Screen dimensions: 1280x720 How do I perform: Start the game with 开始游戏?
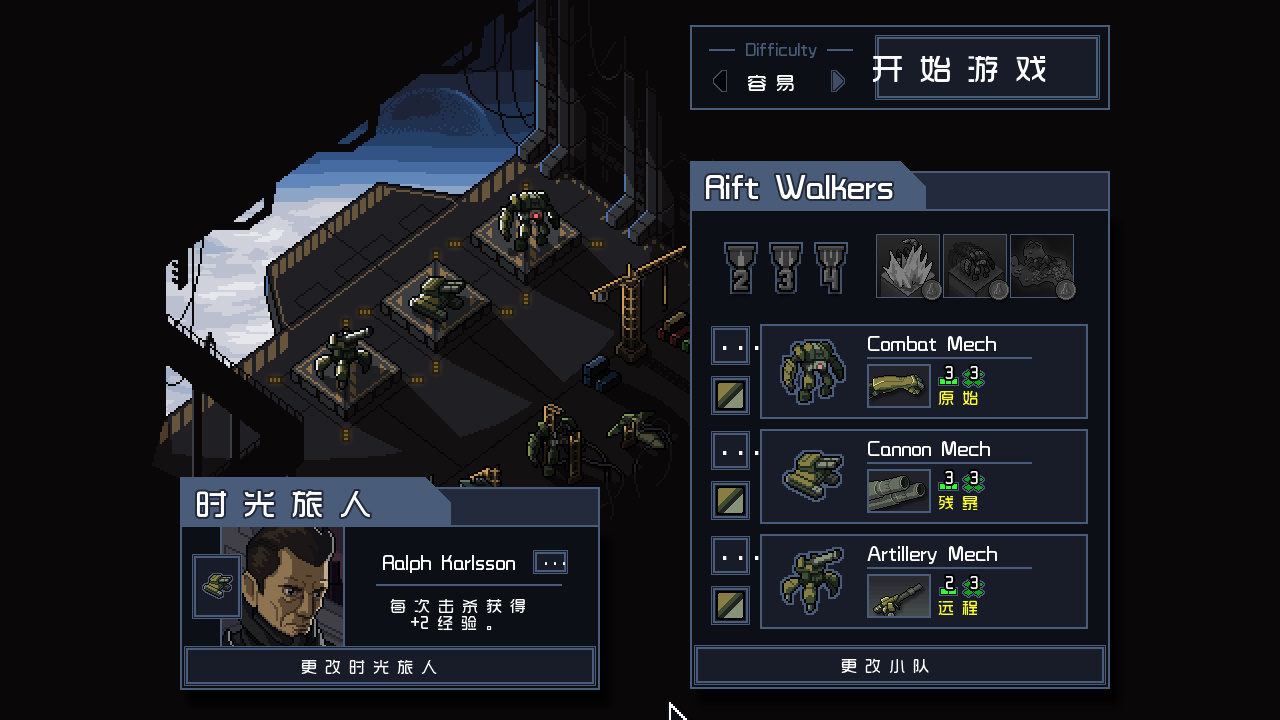point(987,68)
